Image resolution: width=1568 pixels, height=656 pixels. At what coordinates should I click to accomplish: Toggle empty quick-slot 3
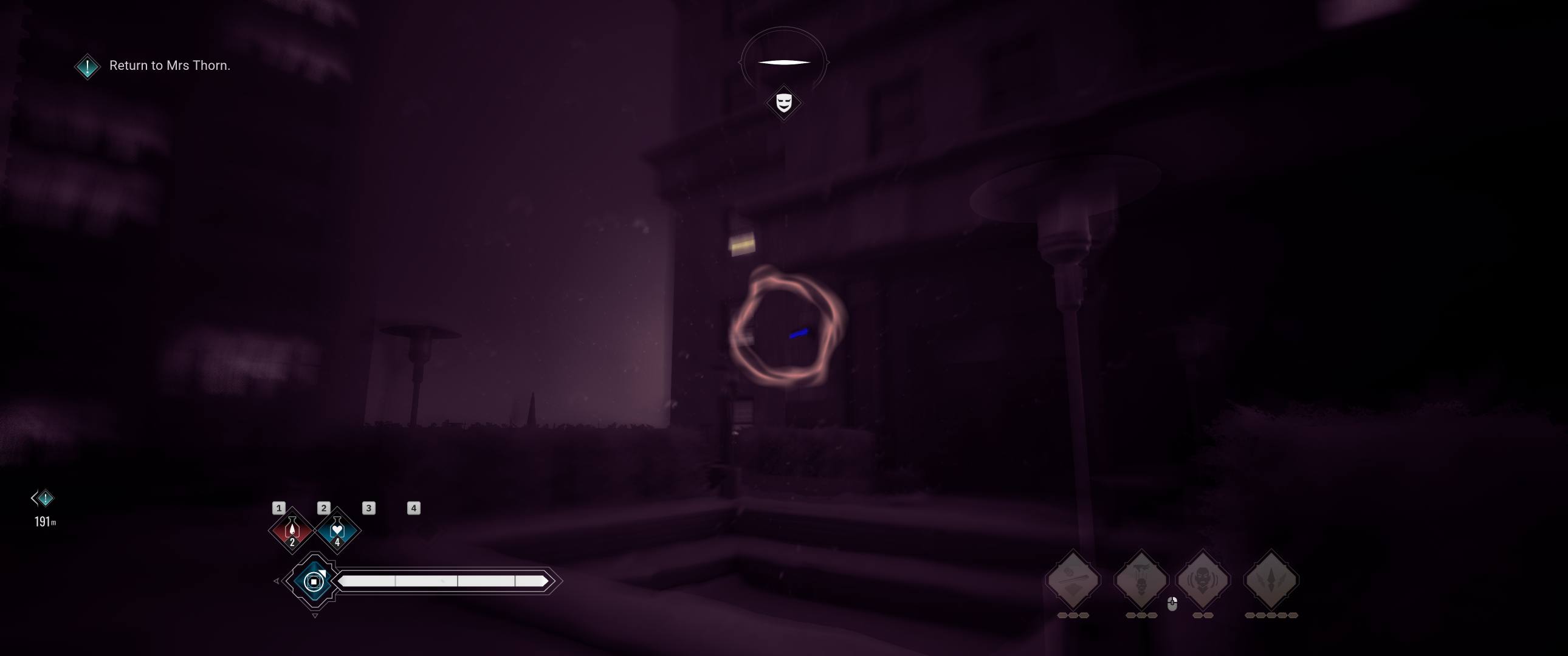pyautogui.click(x=368, y=508)
